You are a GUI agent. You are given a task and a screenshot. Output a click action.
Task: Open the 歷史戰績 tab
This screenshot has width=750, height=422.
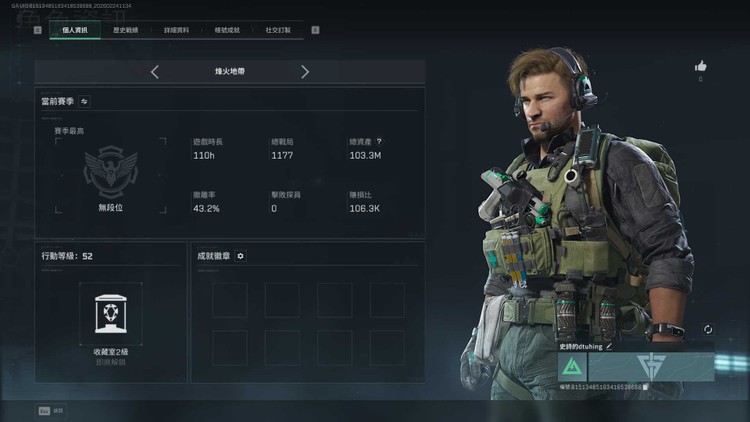[x=127, y=30]
